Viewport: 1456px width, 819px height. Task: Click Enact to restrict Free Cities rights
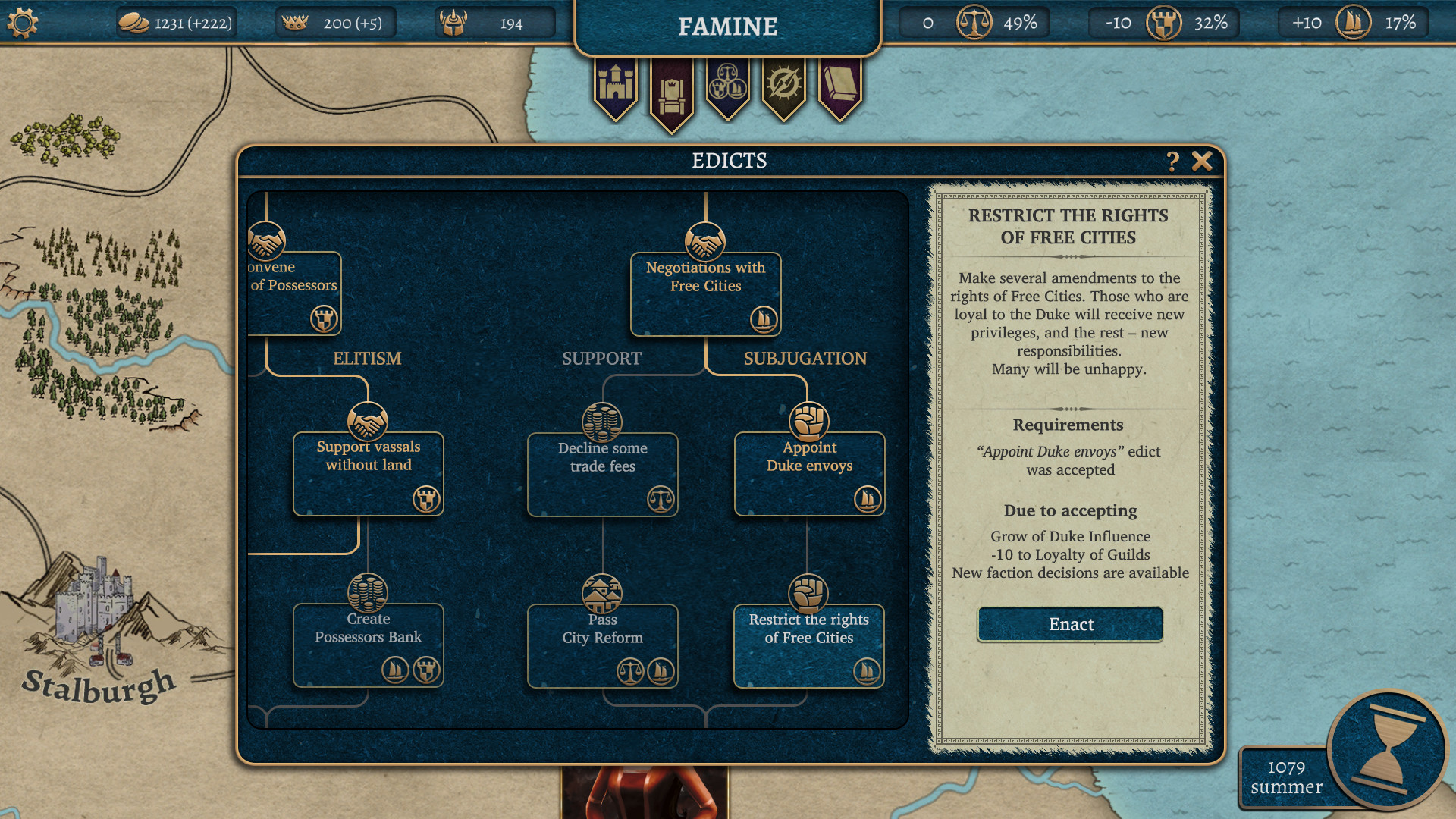point(1069,624)
